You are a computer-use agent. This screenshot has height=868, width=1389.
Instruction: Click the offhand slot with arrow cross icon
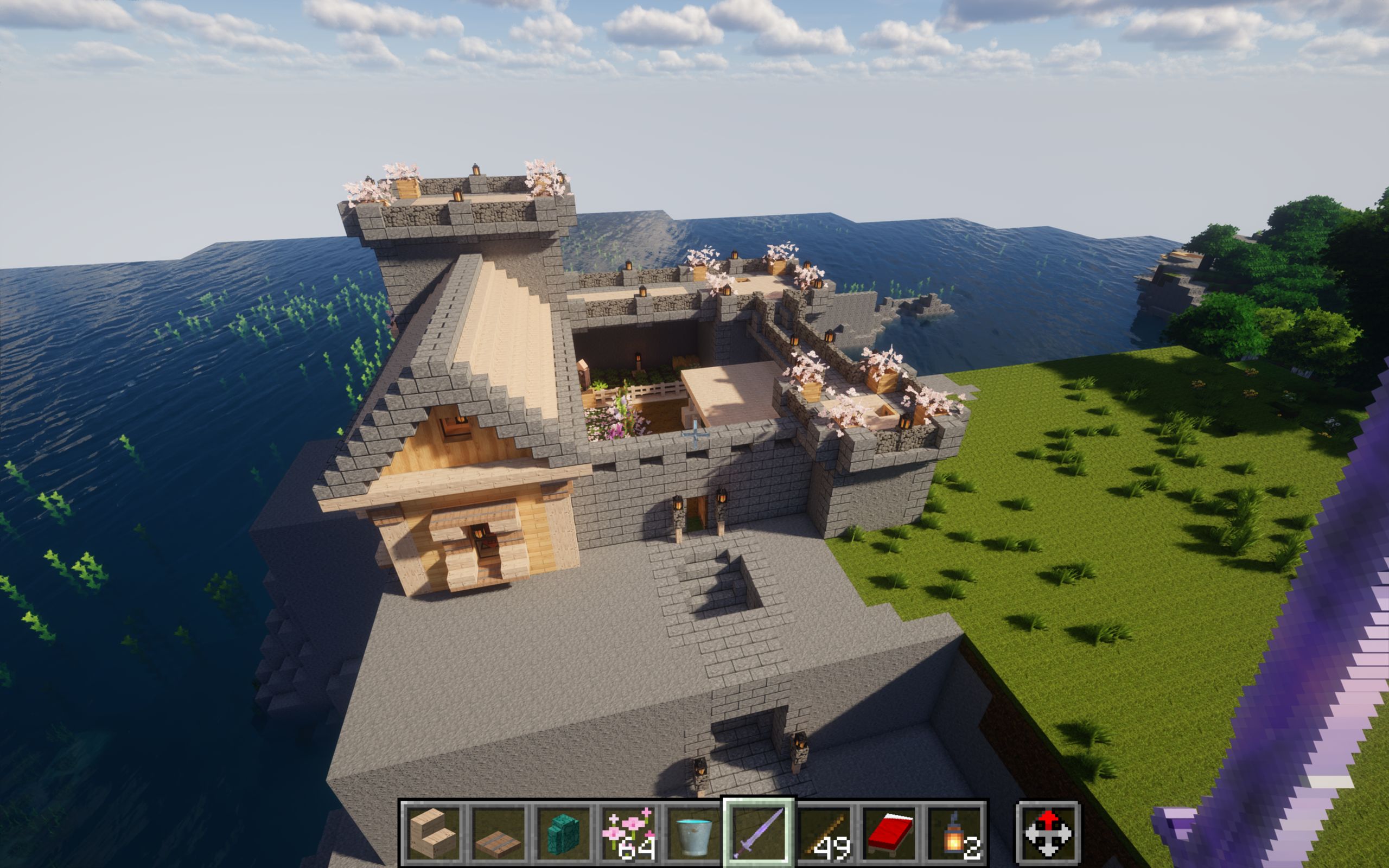[x=1048, y=832]
